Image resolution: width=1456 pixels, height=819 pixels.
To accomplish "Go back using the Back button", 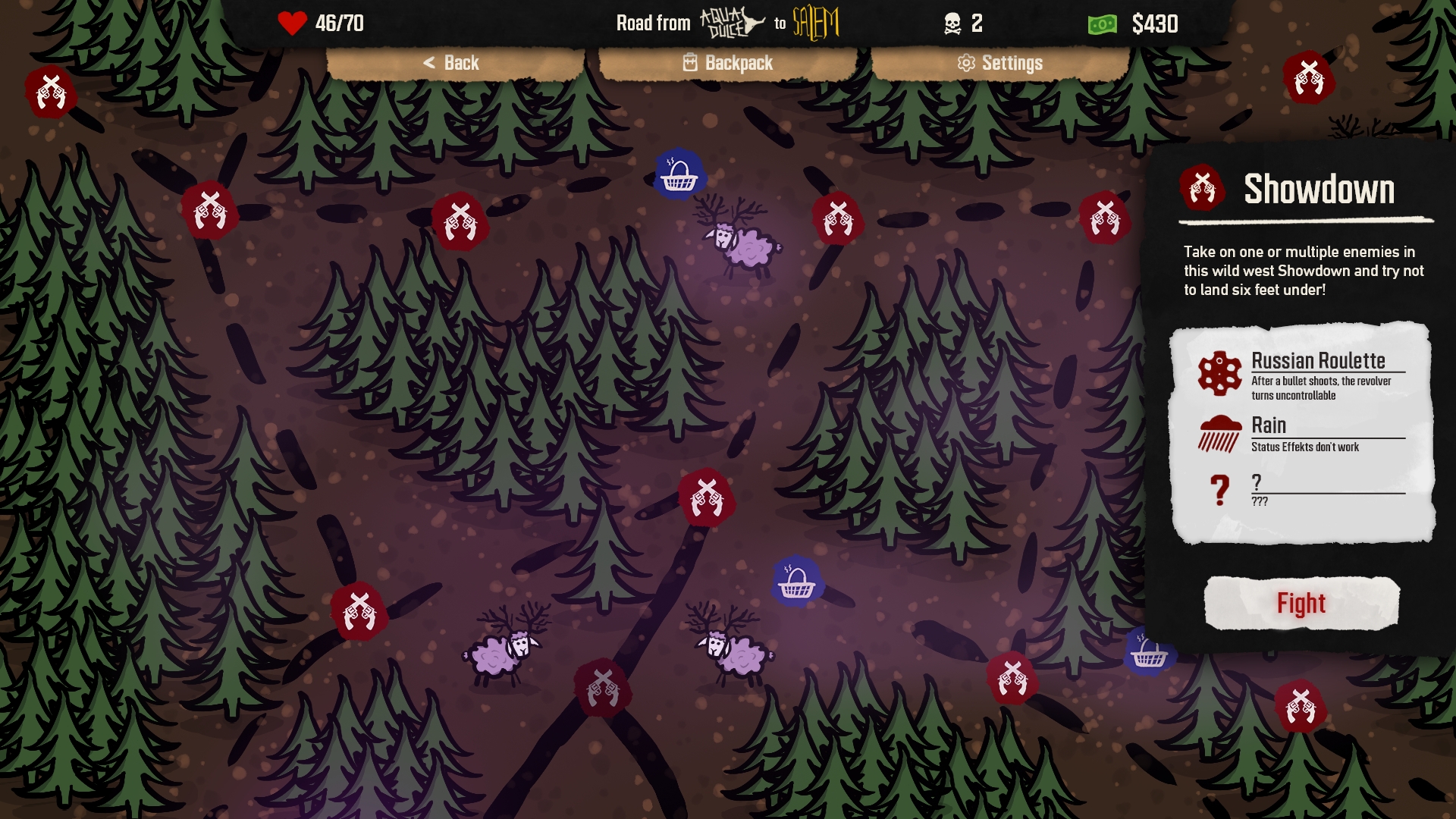I will tap(453, 63).
